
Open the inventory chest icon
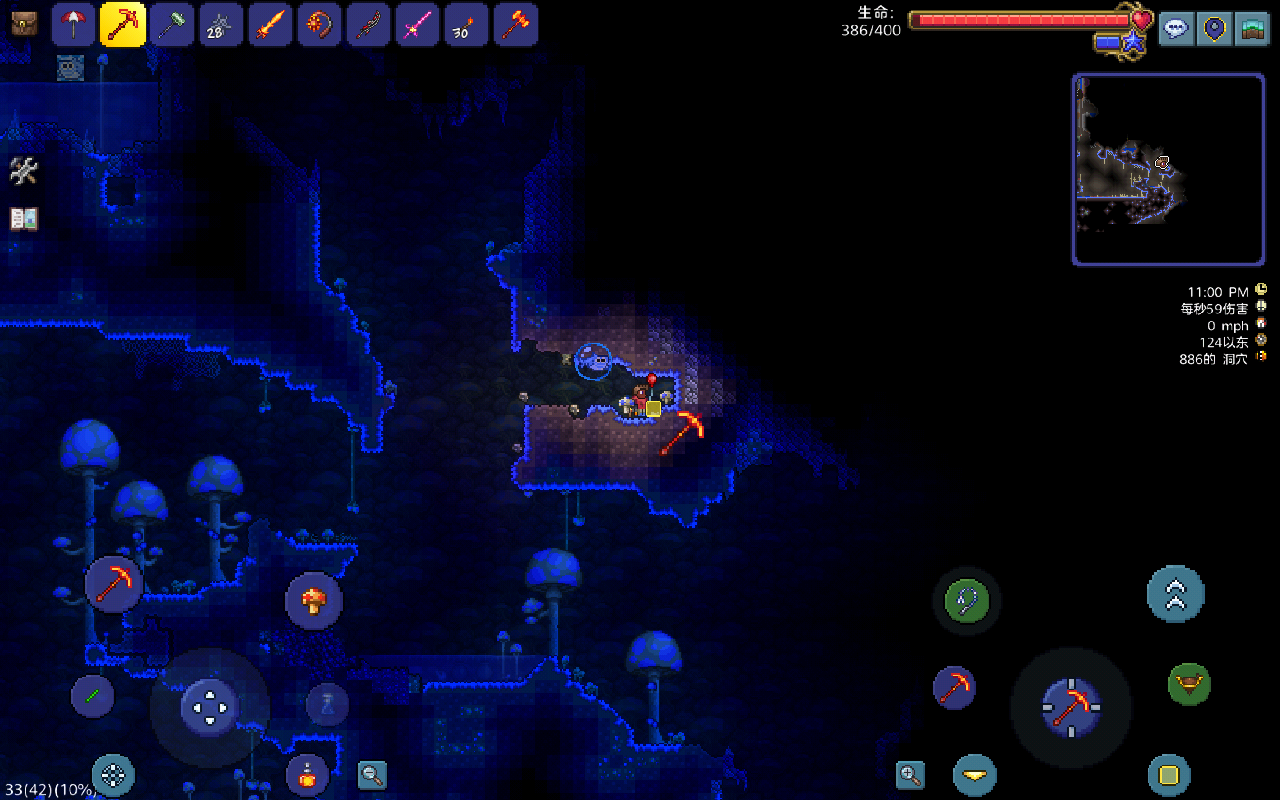tap(24, 24)
